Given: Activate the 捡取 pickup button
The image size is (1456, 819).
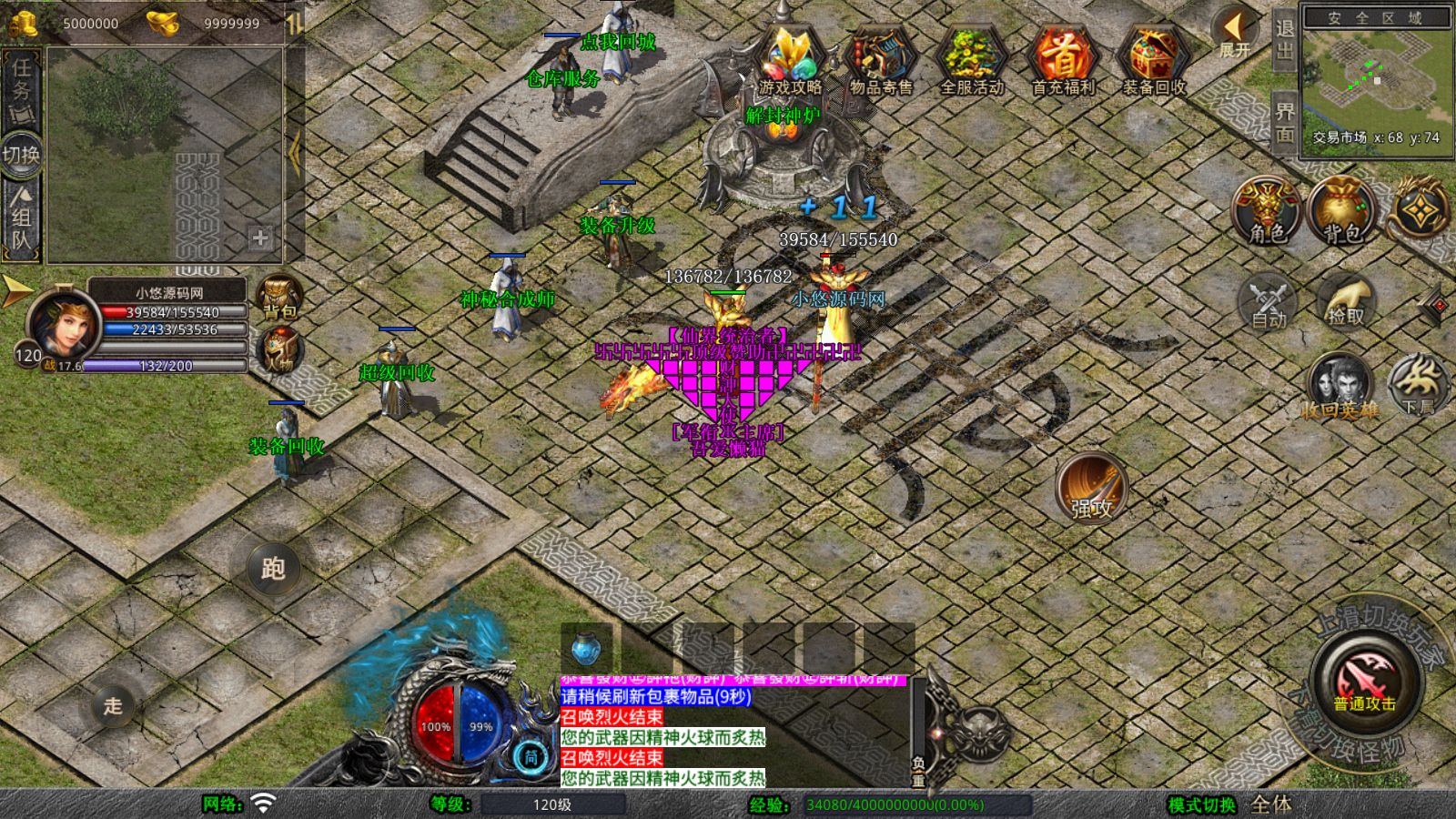Looking at the screenshot, I should tap(1346, 302).
